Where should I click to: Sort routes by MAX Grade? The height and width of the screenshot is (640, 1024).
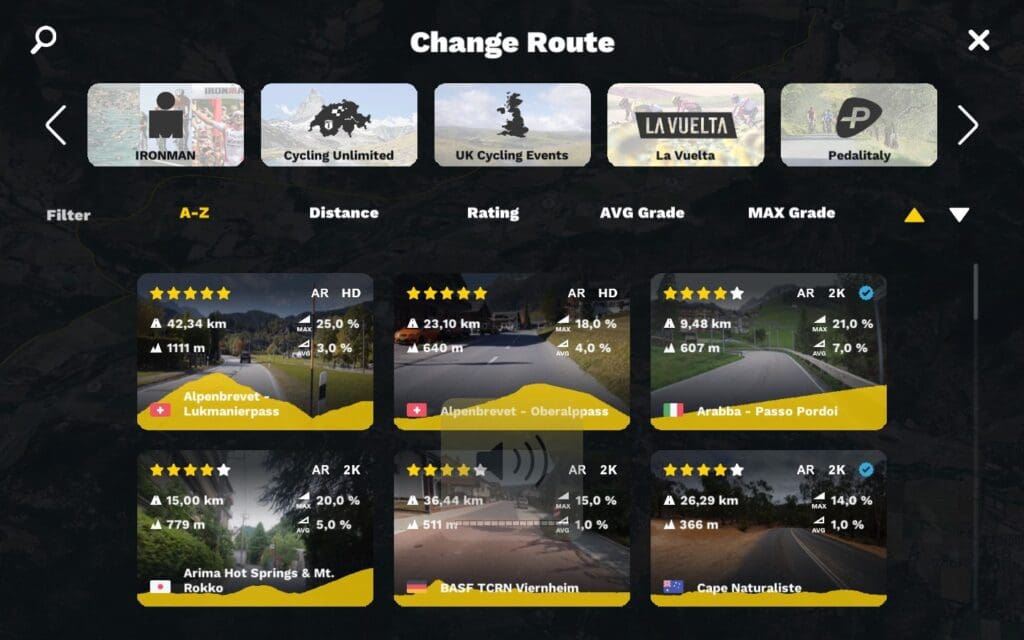[791, 213]
